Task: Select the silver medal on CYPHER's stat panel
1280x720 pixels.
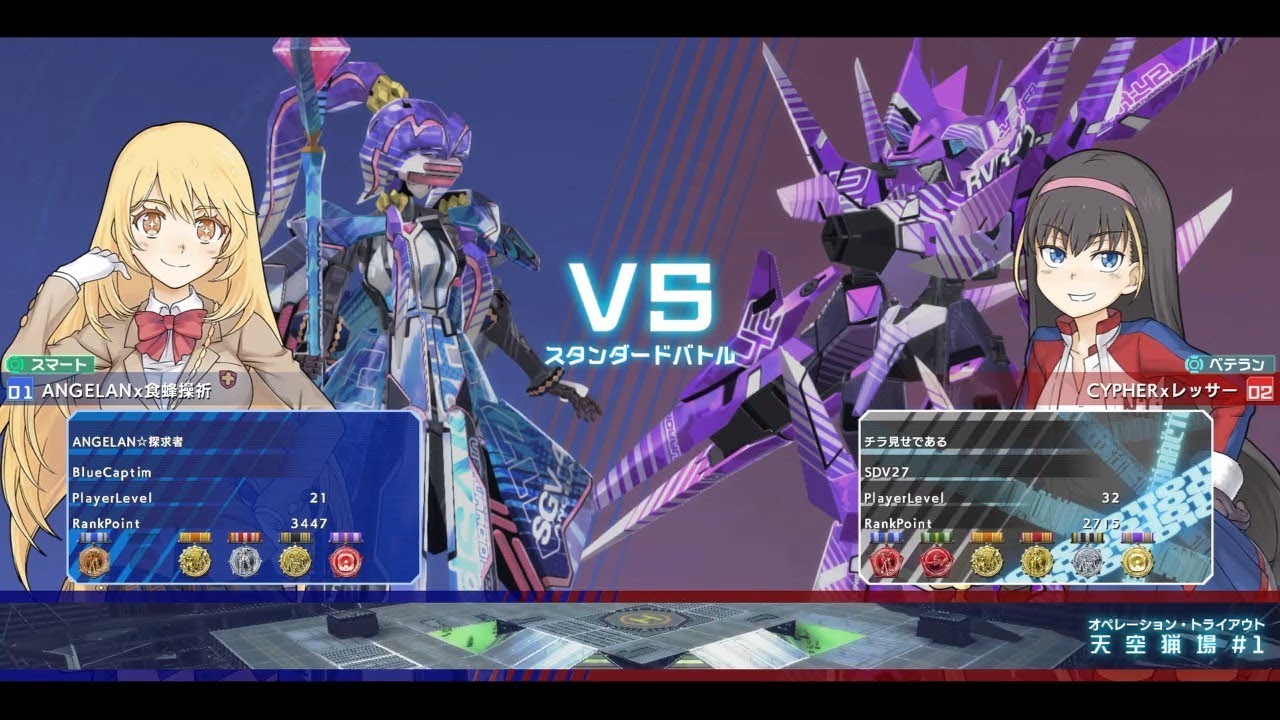Action: pyautogui.click(x=1087, y=560)
